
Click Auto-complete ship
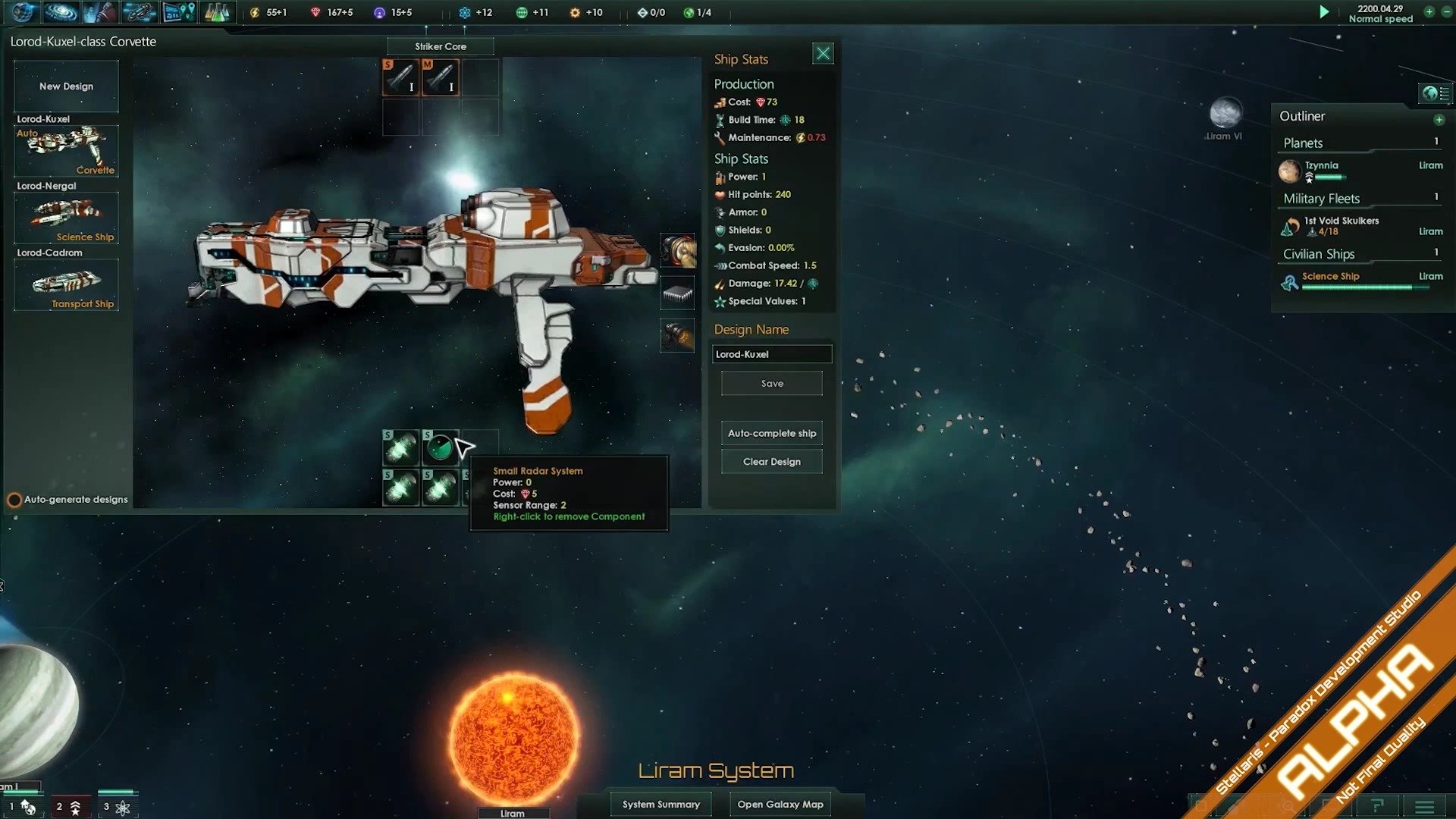pyautogui.click(x=771, y=433)
